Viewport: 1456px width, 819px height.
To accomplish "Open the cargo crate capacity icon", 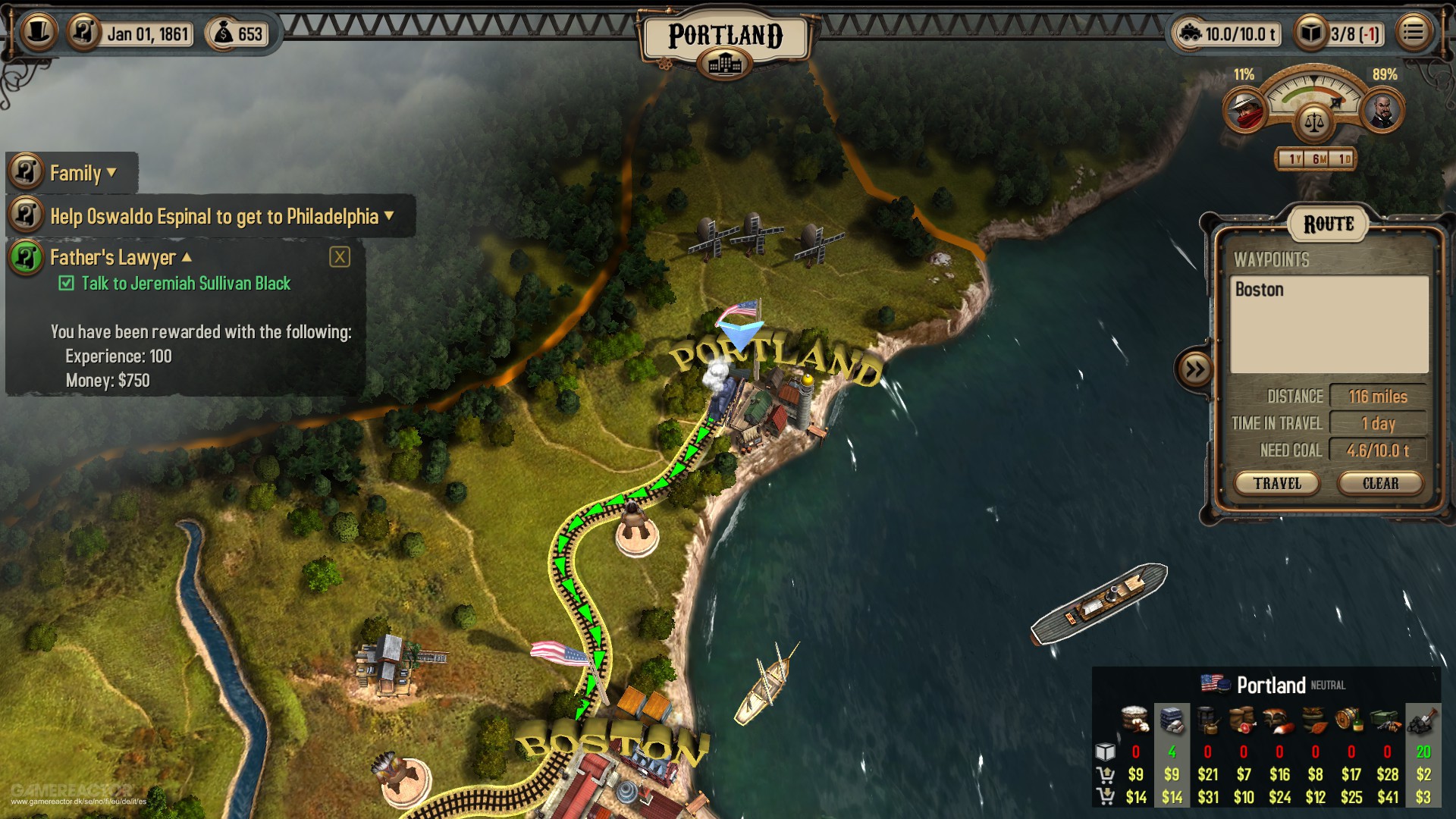I will click(x=1310, y=33).
